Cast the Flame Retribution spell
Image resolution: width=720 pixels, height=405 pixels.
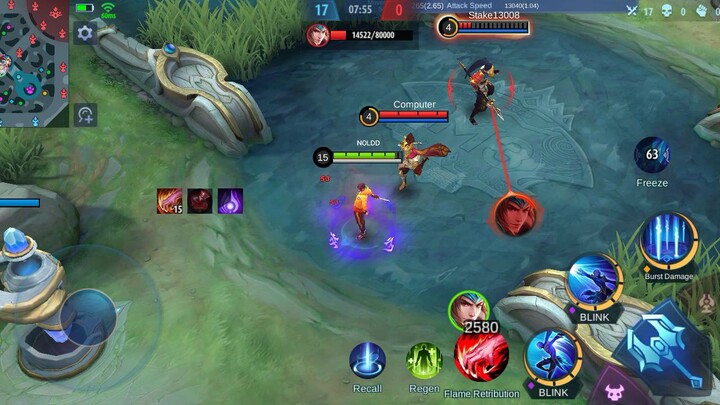click(x=481, y=358)
